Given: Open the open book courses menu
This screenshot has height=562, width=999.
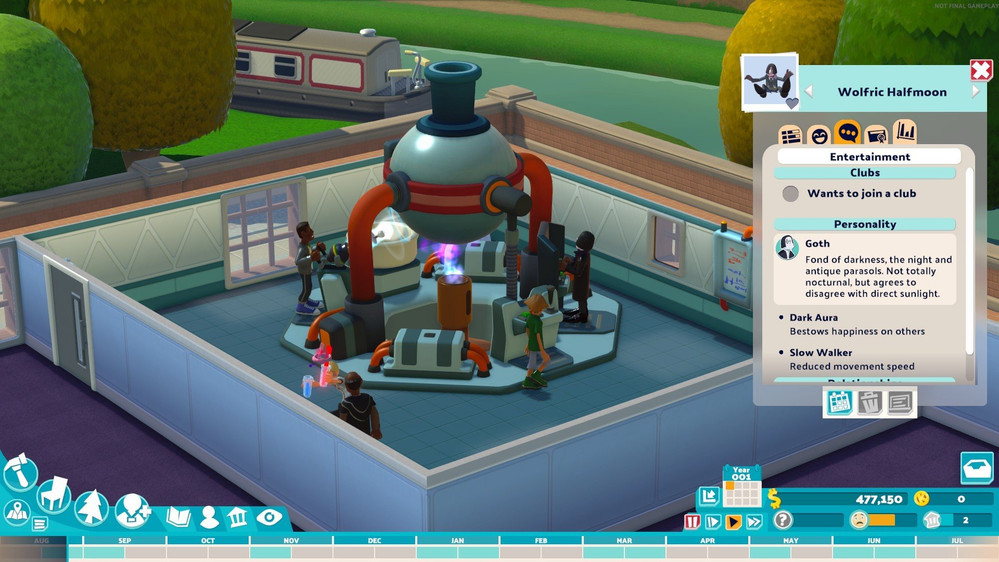Looking at the screenshot, I should click(178, 517).
